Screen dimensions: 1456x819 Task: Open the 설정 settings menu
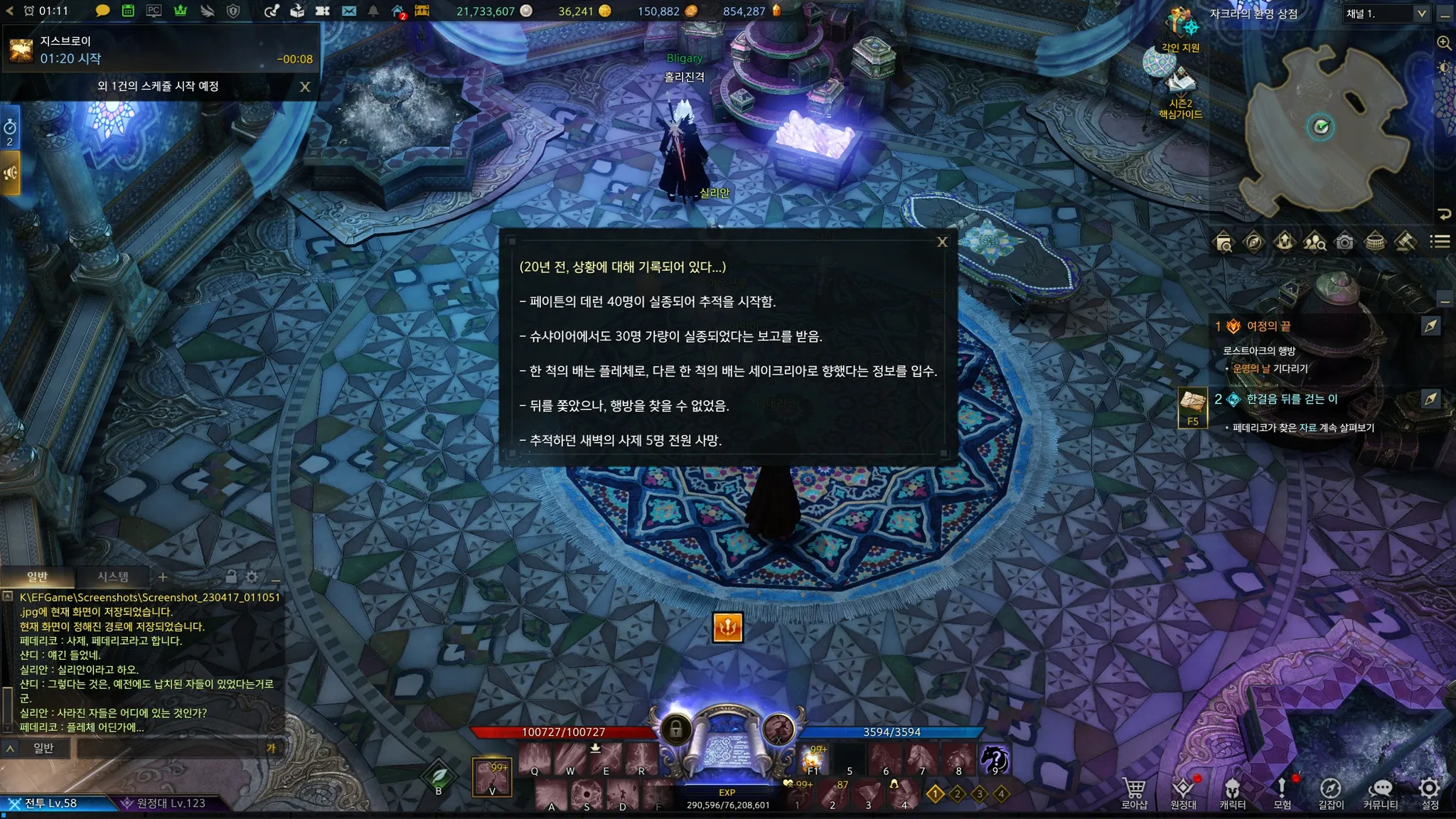(x=1430, y=793)
